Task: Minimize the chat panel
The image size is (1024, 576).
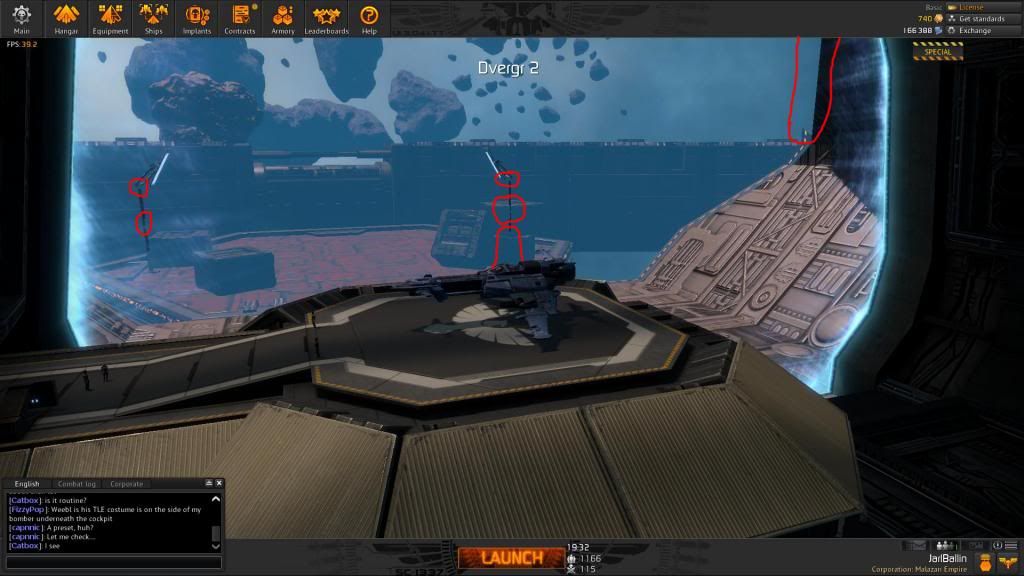Action: pyautogui.click(x=209, y=484)
